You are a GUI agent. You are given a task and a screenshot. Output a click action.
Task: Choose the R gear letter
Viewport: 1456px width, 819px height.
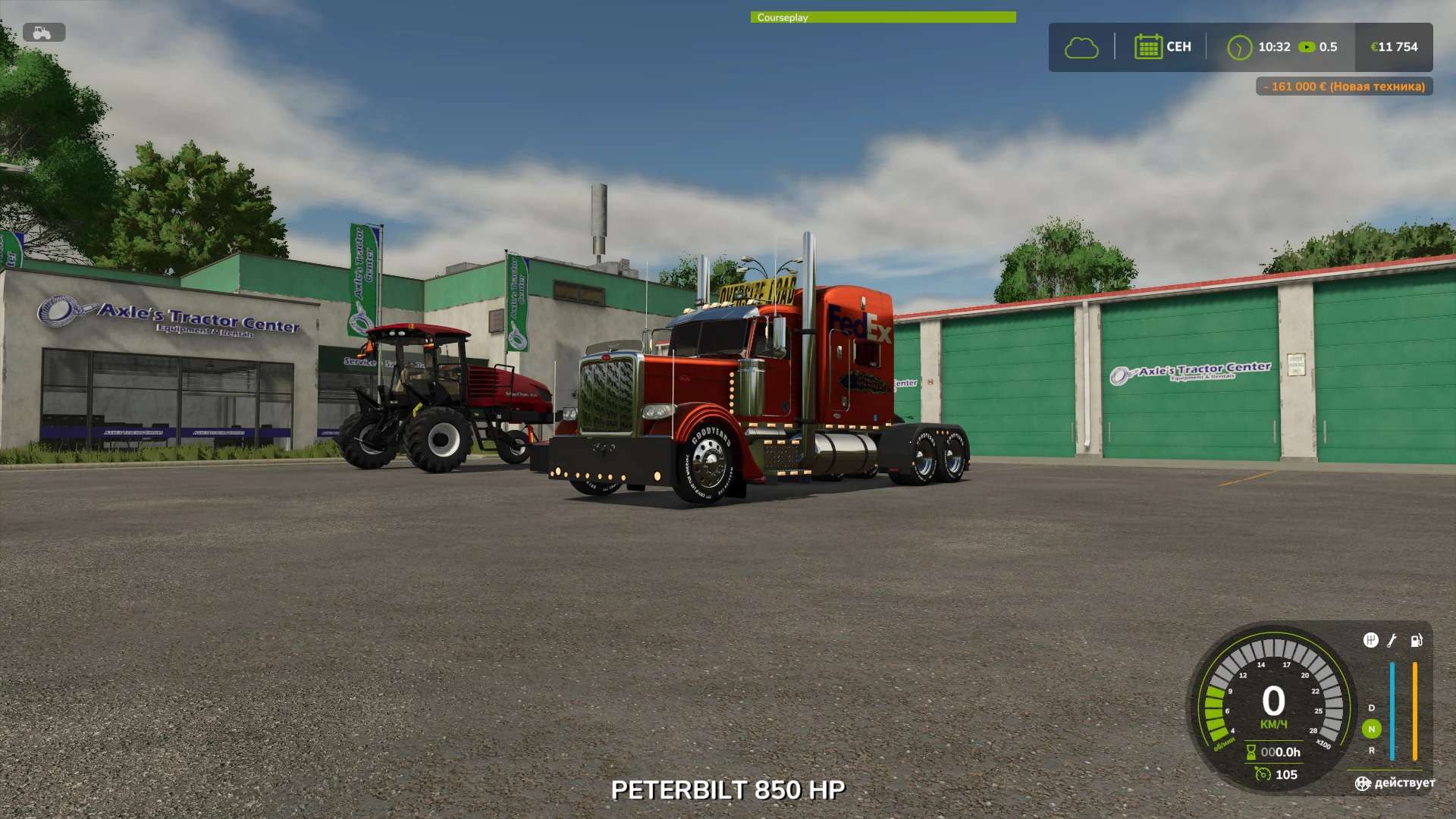click(x=1371, y=751)
